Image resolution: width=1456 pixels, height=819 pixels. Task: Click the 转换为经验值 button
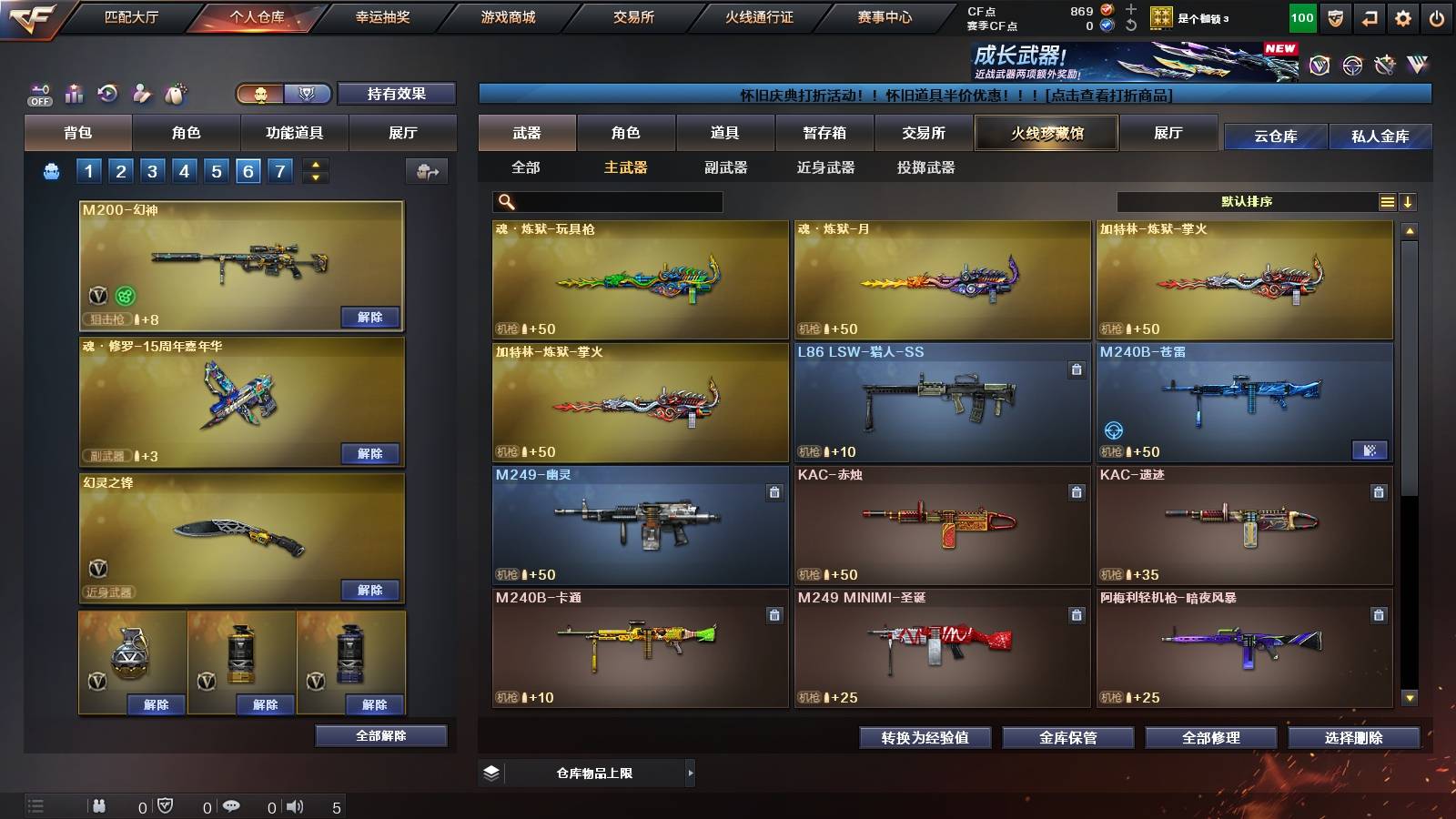926,738
